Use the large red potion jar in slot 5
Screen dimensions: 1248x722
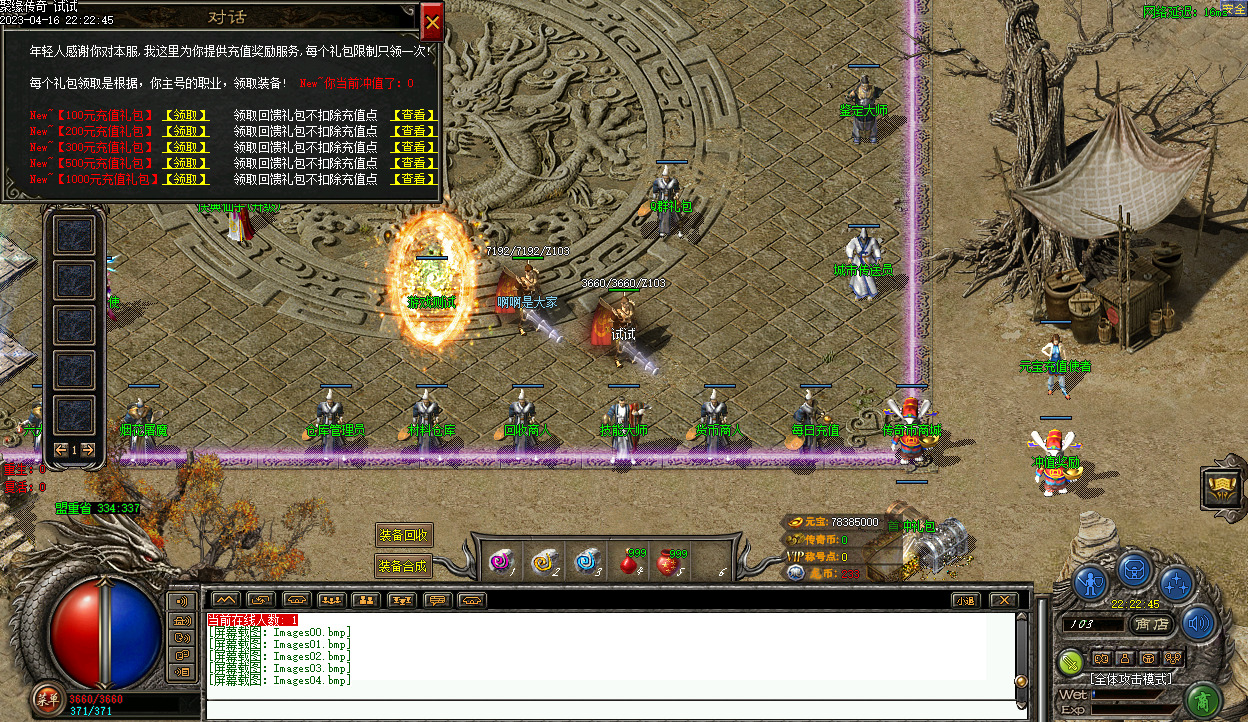pyautogui.click(x=672, y=563)
